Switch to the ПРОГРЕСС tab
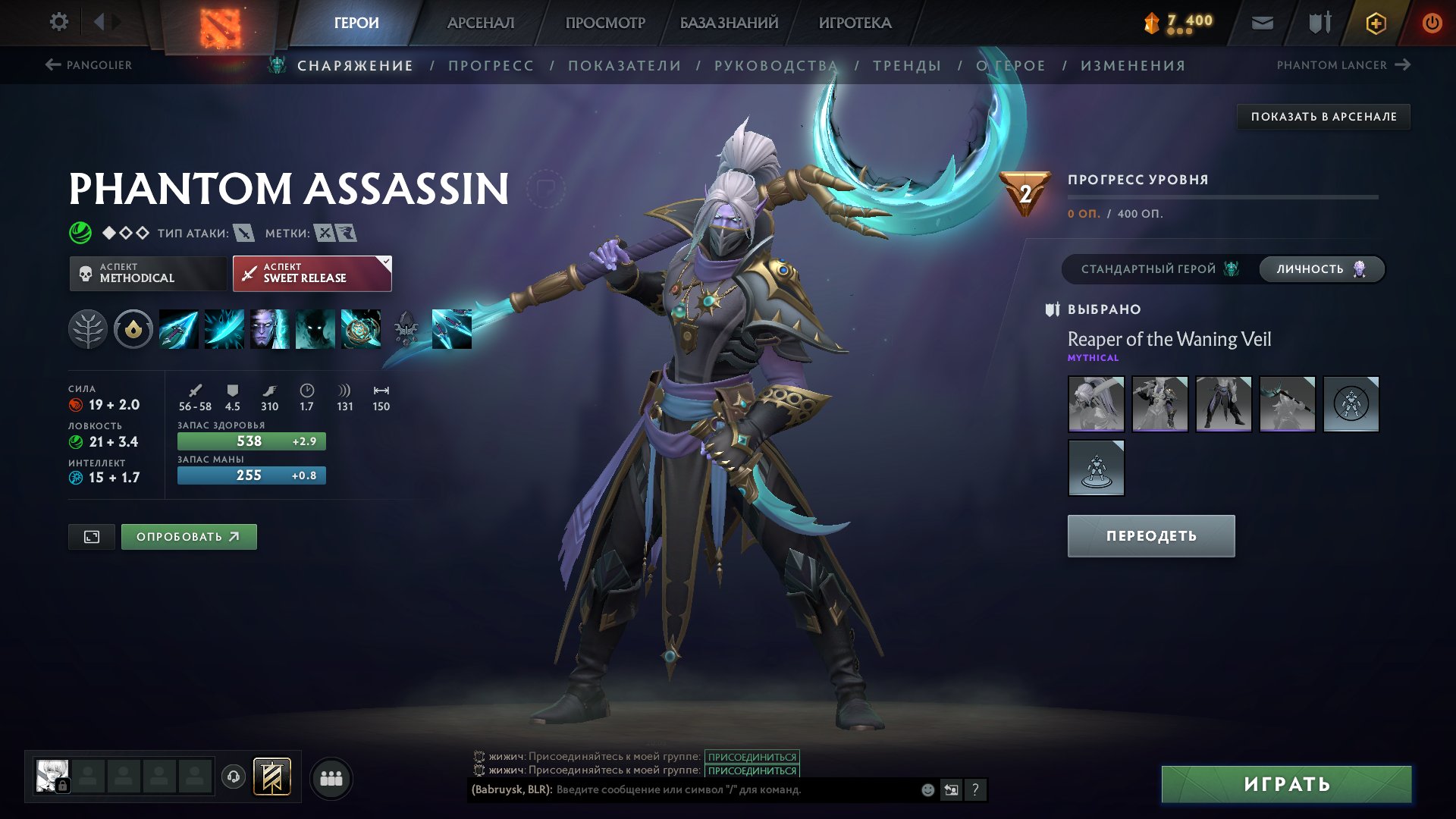Image resolution: width=1456 pixels, height=819 pixels. 490,65
